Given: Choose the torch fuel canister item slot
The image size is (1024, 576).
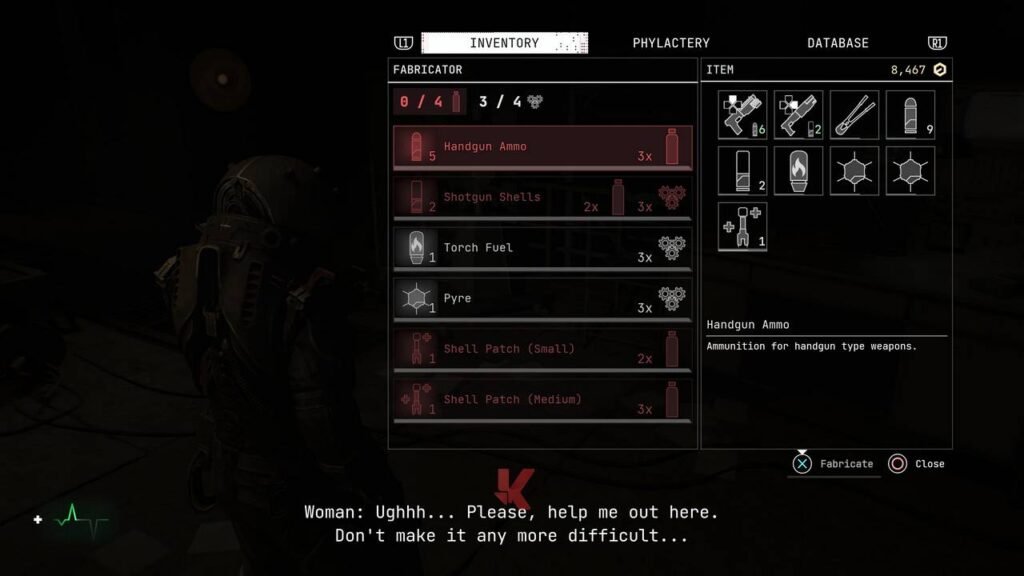Looking at the screenshot, I should tap(798, 171).
